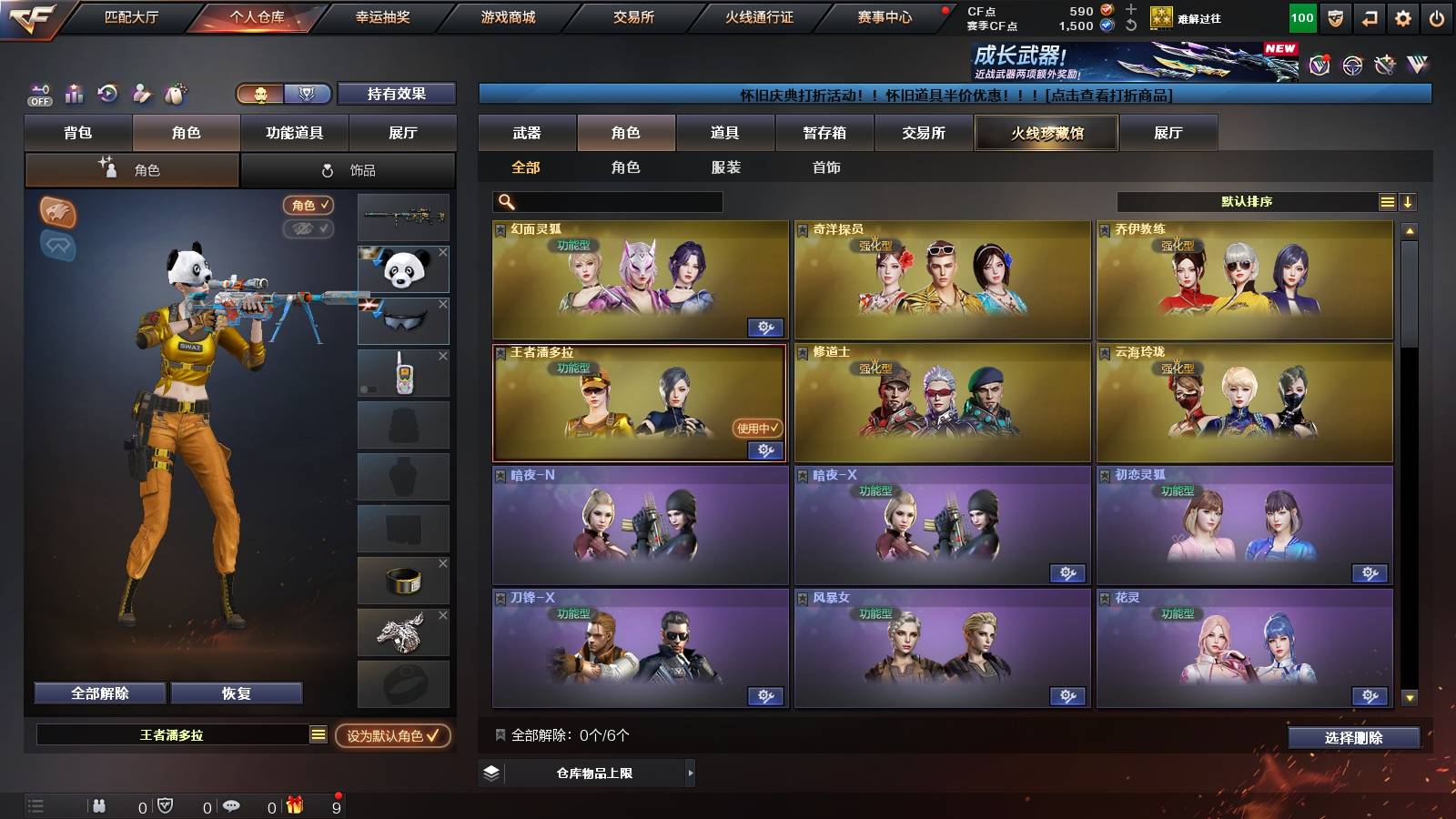This screenshot has height=819, width=1456.
Task: Open the settings gear icon
Action: pyautogui.click(x=1404, y=15)
